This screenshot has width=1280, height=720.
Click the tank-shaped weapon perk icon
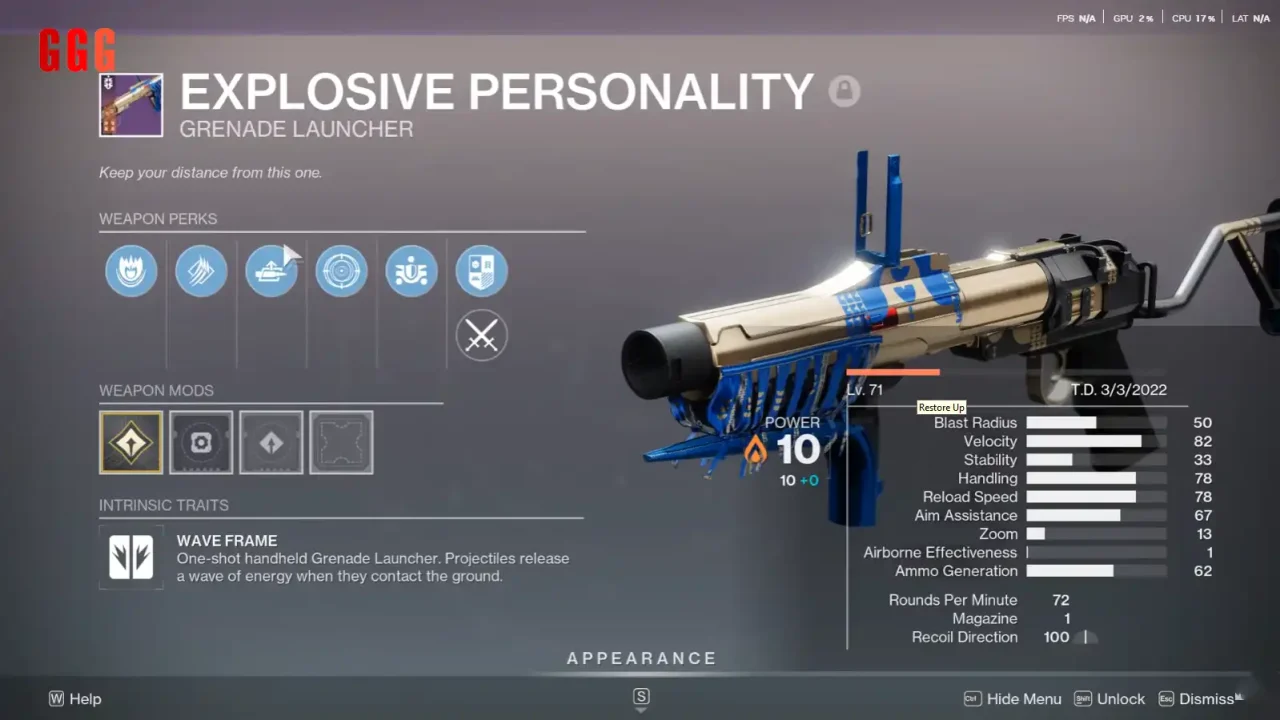click(x=271, y=271)
